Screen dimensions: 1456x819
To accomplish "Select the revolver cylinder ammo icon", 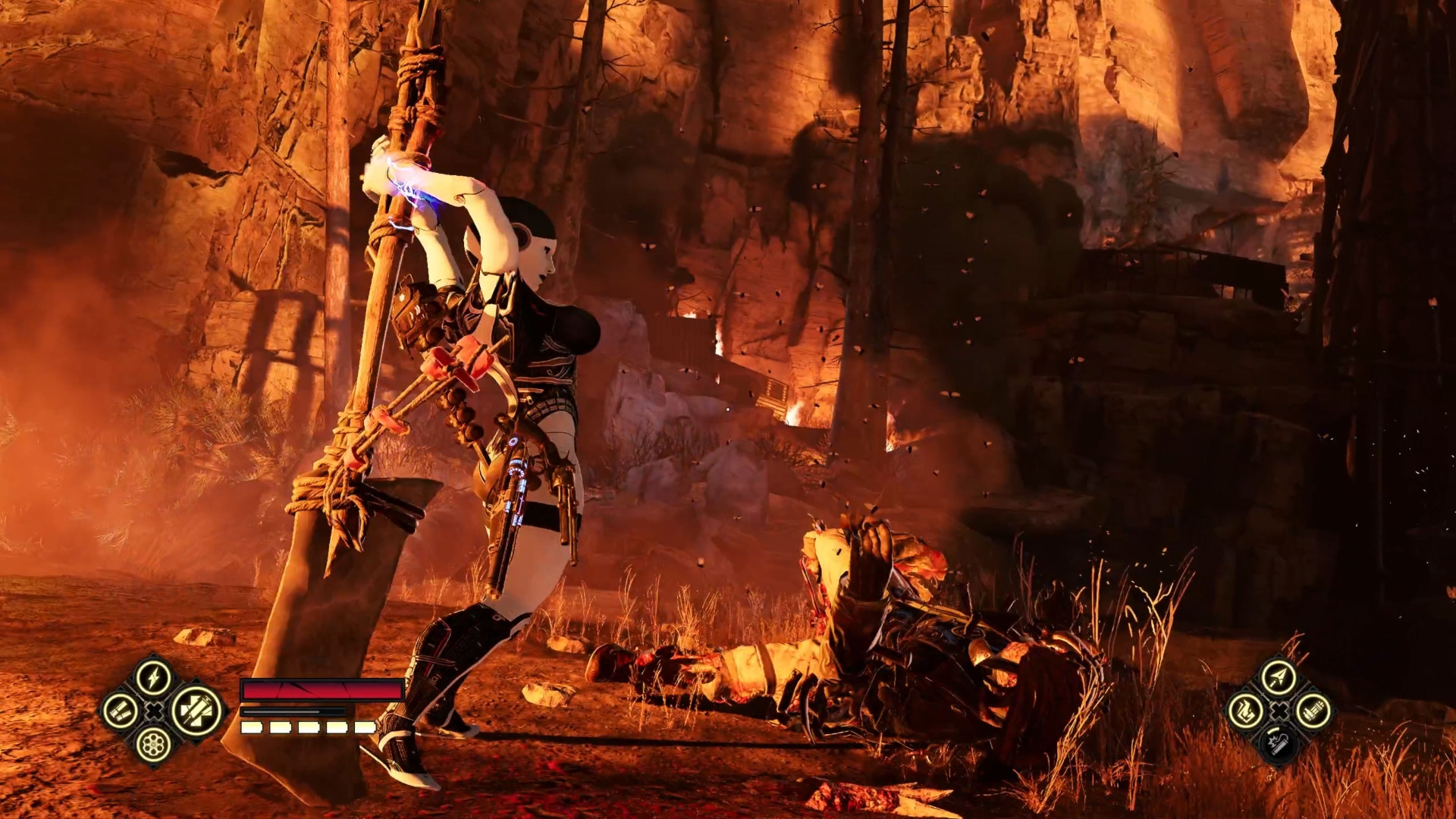I will point(152,746).
